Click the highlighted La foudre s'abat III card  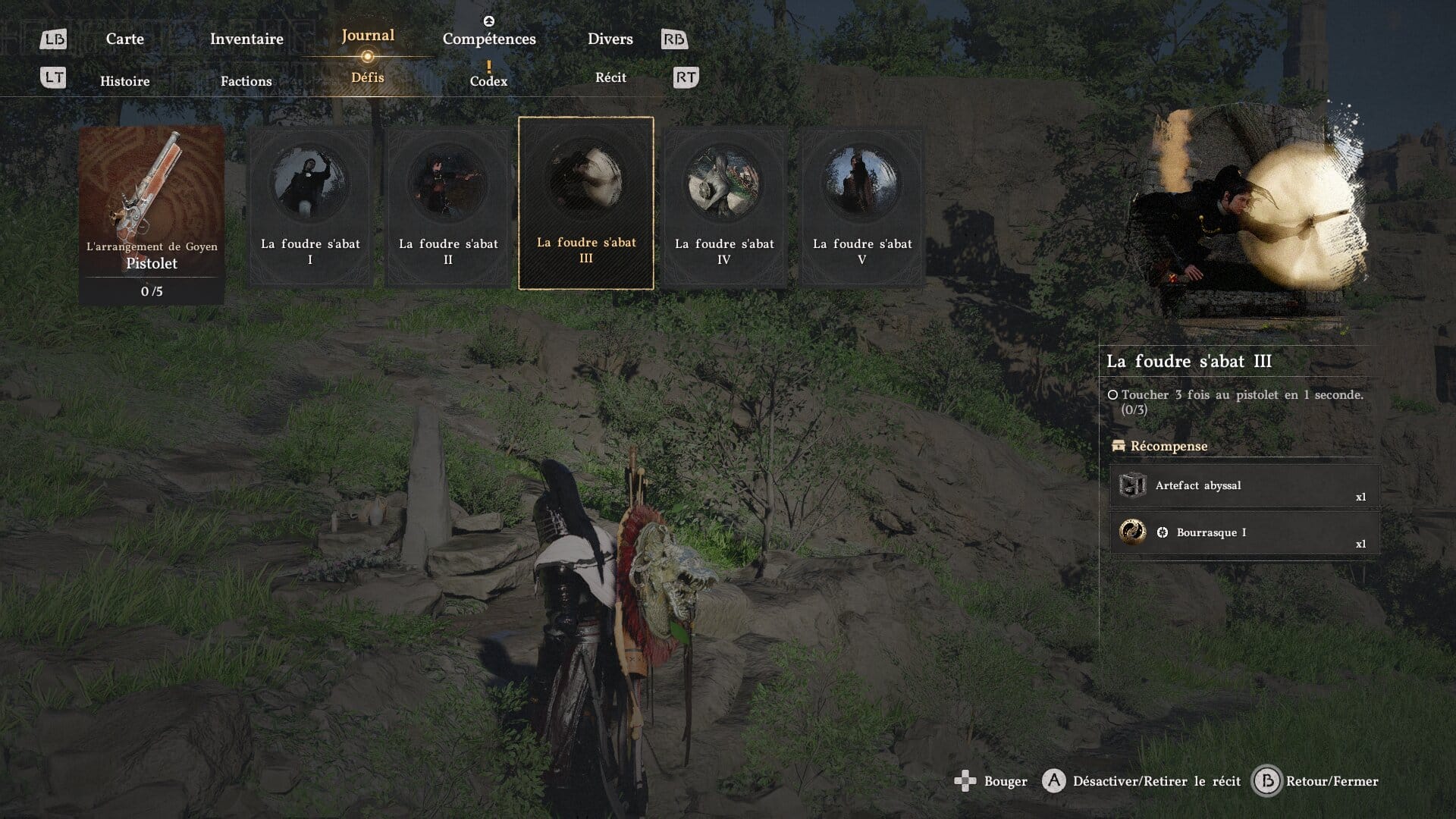click(586, 203)
